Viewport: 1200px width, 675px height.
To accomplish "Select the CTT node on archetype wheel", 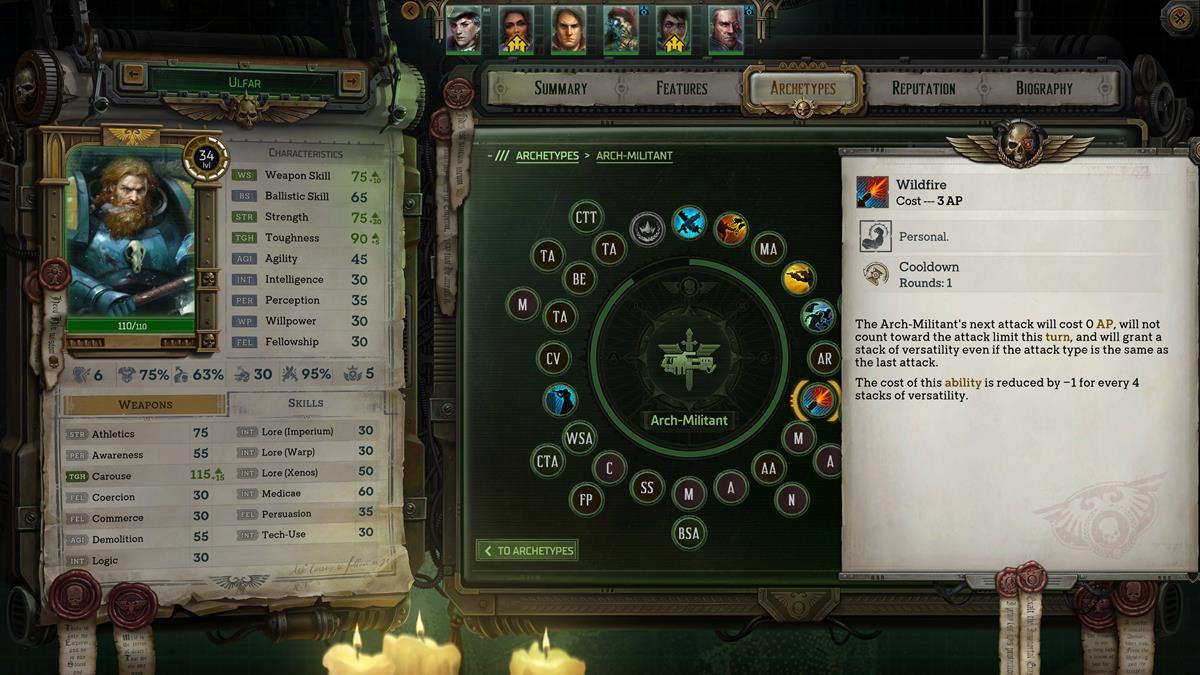I will click(x=586, y=217).
